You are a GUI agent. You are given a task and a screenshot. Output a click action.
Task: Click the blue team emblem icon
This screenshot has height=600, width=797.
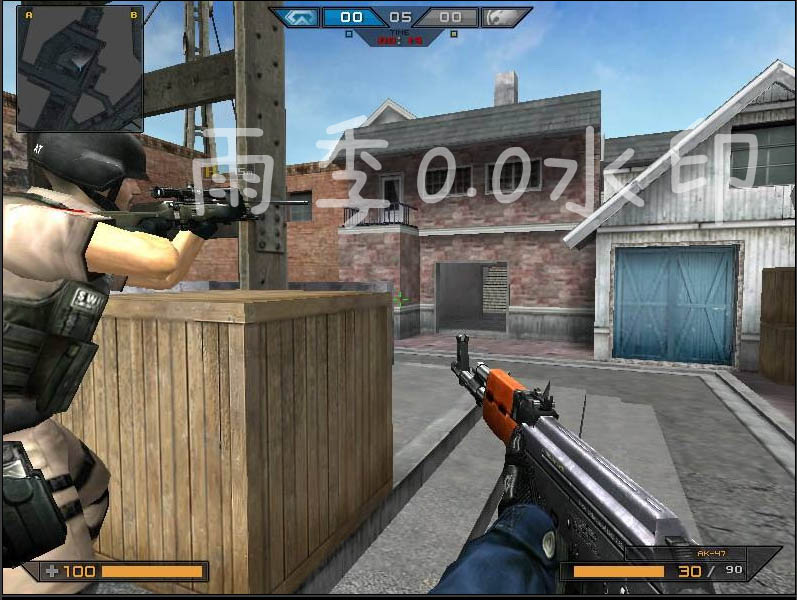(298, 17)
